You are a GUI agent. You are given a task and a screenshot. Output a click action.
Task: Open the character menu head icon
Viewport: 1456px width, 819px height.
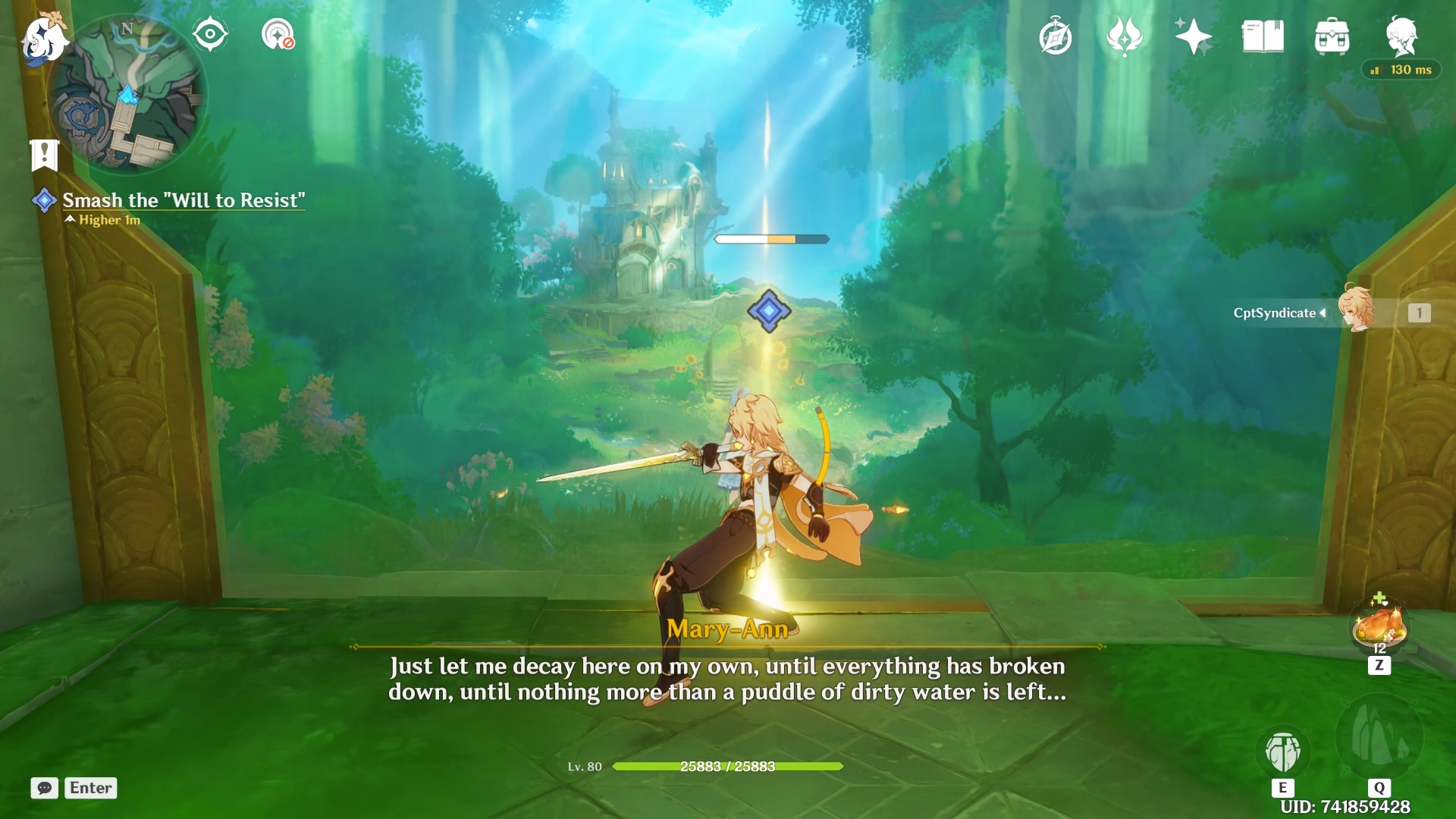pyautogui.click(x=1401, y=36)
